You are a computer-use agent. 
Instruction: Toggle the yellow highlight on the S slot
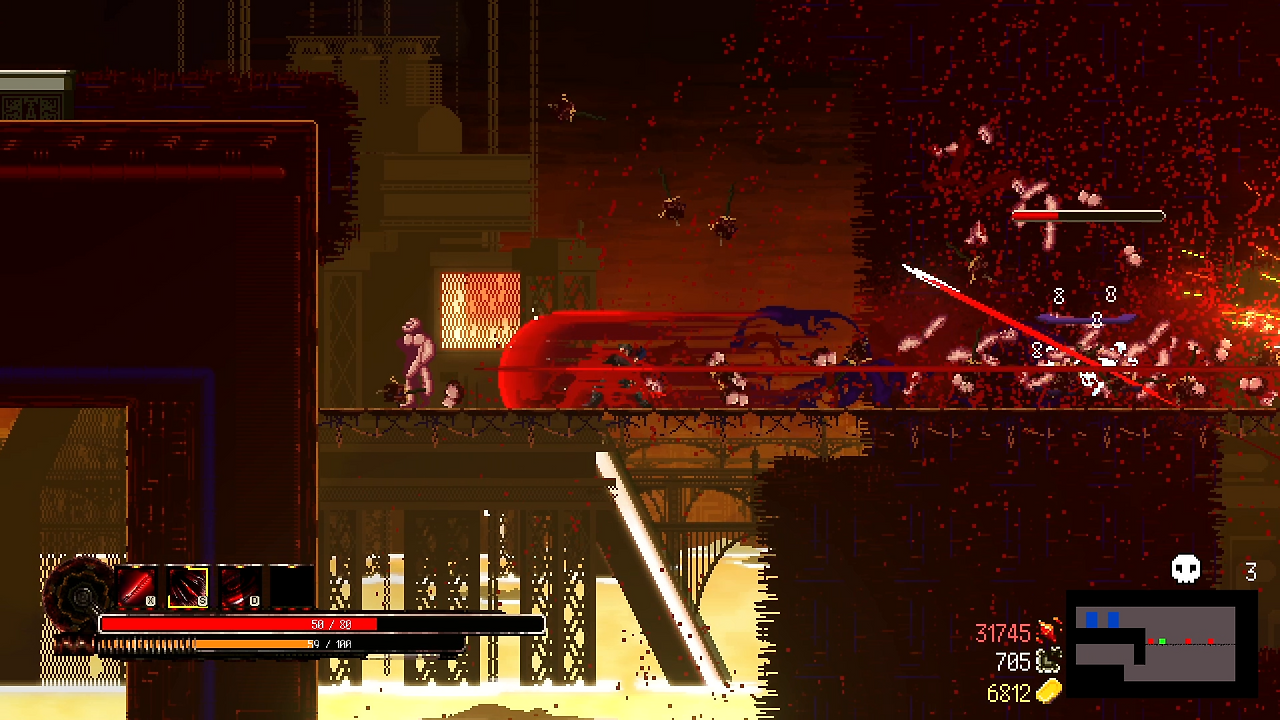click(x=188, y=585)
